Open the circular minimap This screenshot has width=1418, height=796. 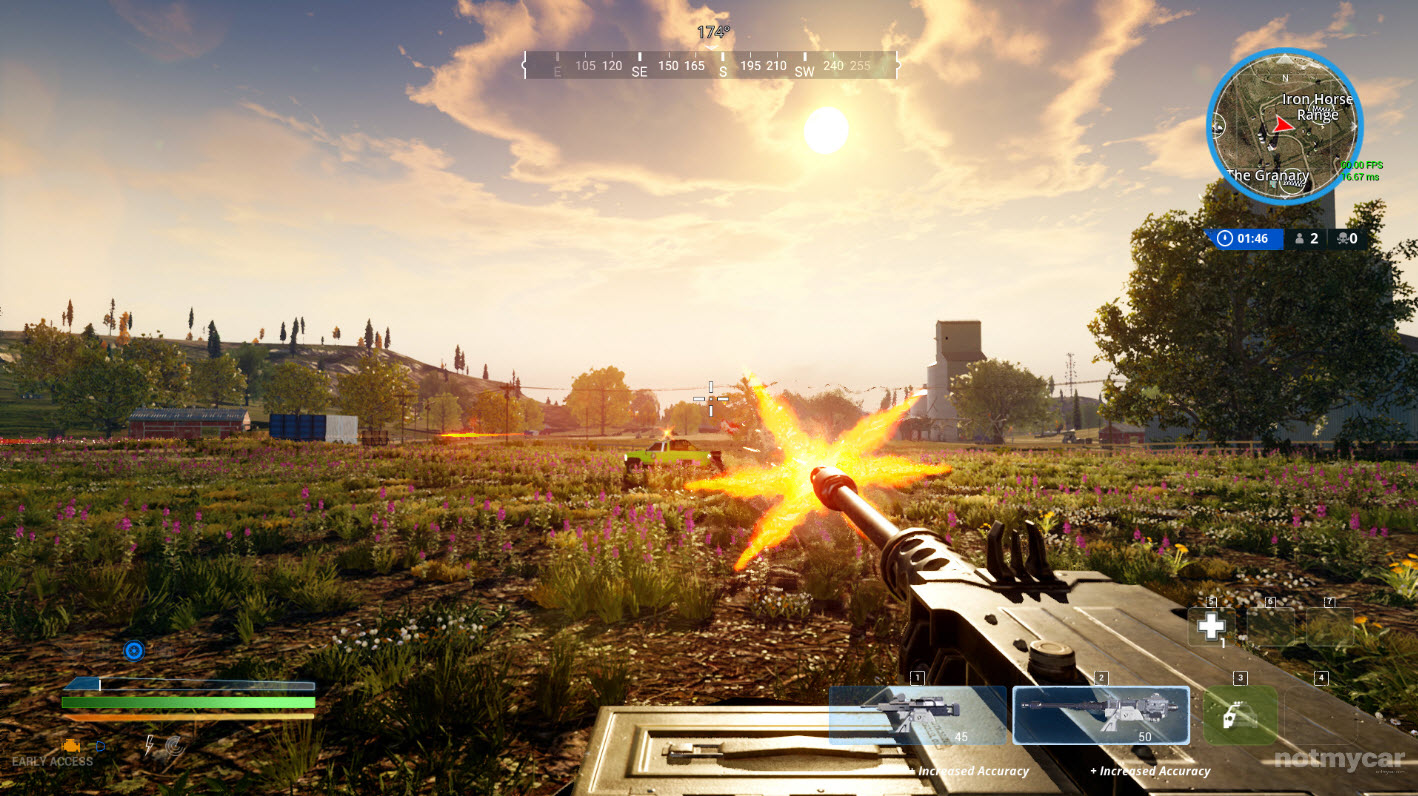pyautogui.click(x=1285, y=127)
